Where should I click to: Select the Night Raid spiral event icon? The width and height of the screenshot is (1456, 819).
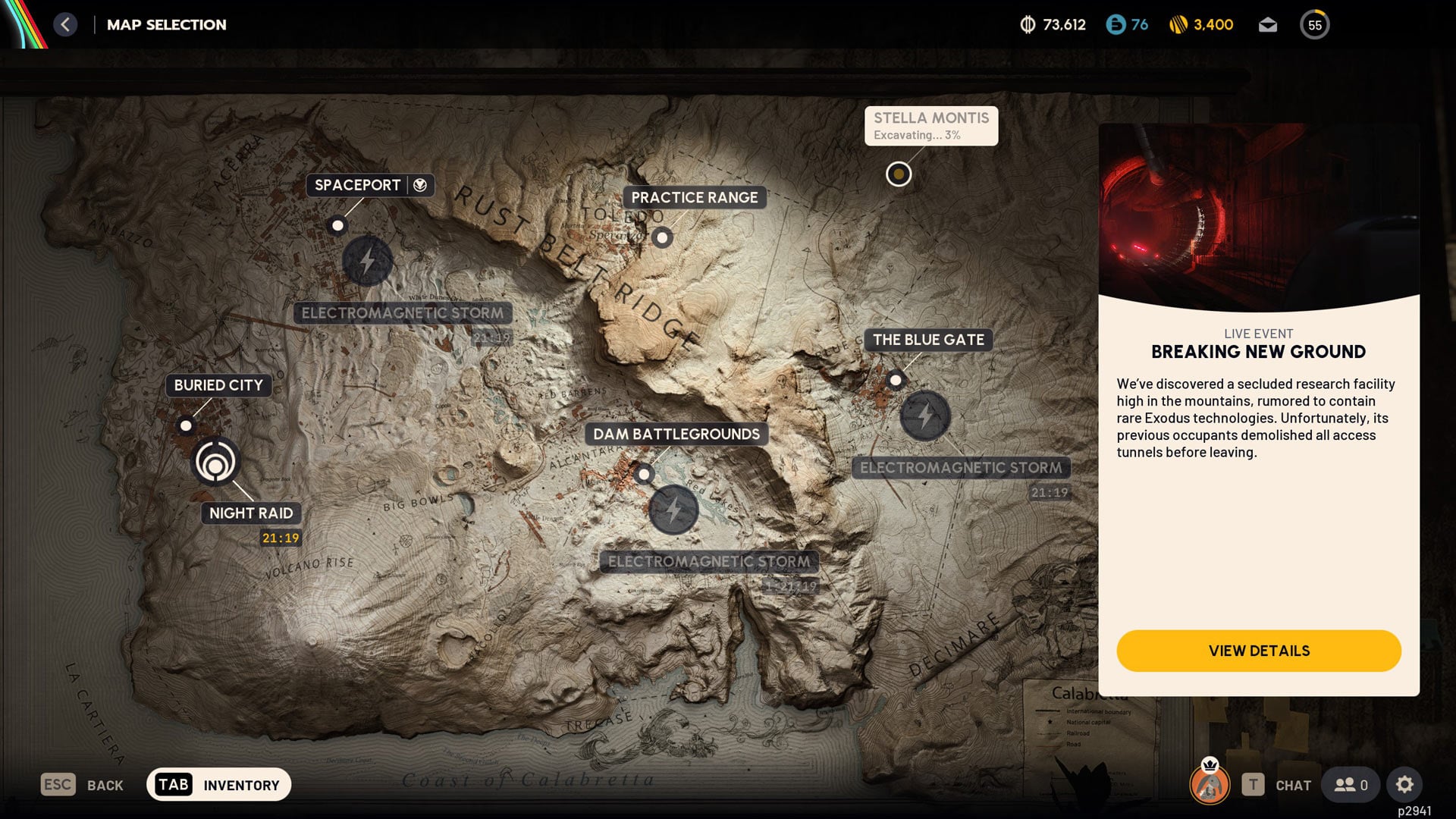tap(217, 464)
